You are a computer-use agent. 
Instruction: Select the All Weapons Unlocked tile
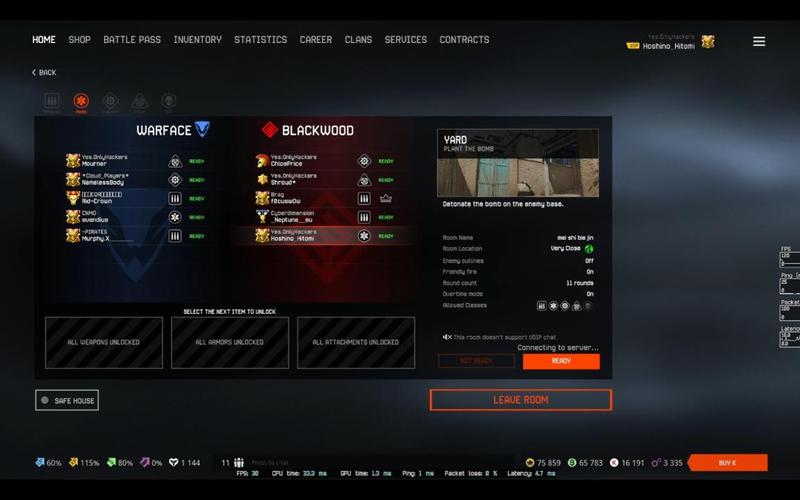coord(104,342)
